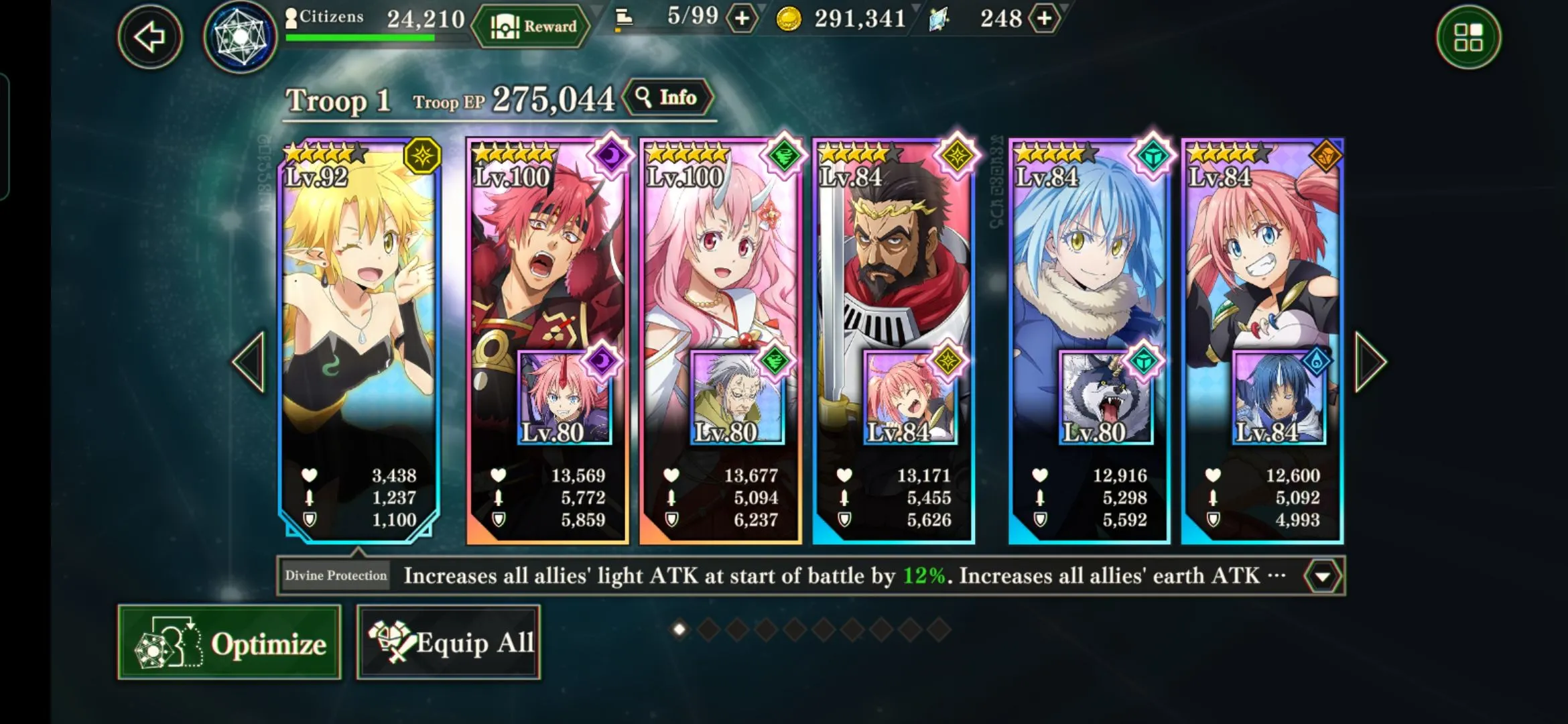Select the grey-haired elder Lv.80 support slot
Image resolution: width=1568 pixels, height=724 pixels.
point(737,398)
